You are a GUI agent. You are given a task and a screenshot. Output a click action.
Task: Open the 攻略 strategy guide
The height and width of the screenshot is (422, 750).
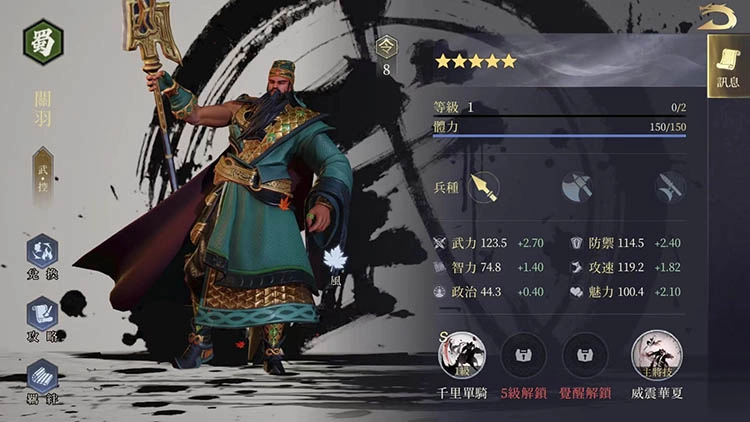(x=42, y=317)
